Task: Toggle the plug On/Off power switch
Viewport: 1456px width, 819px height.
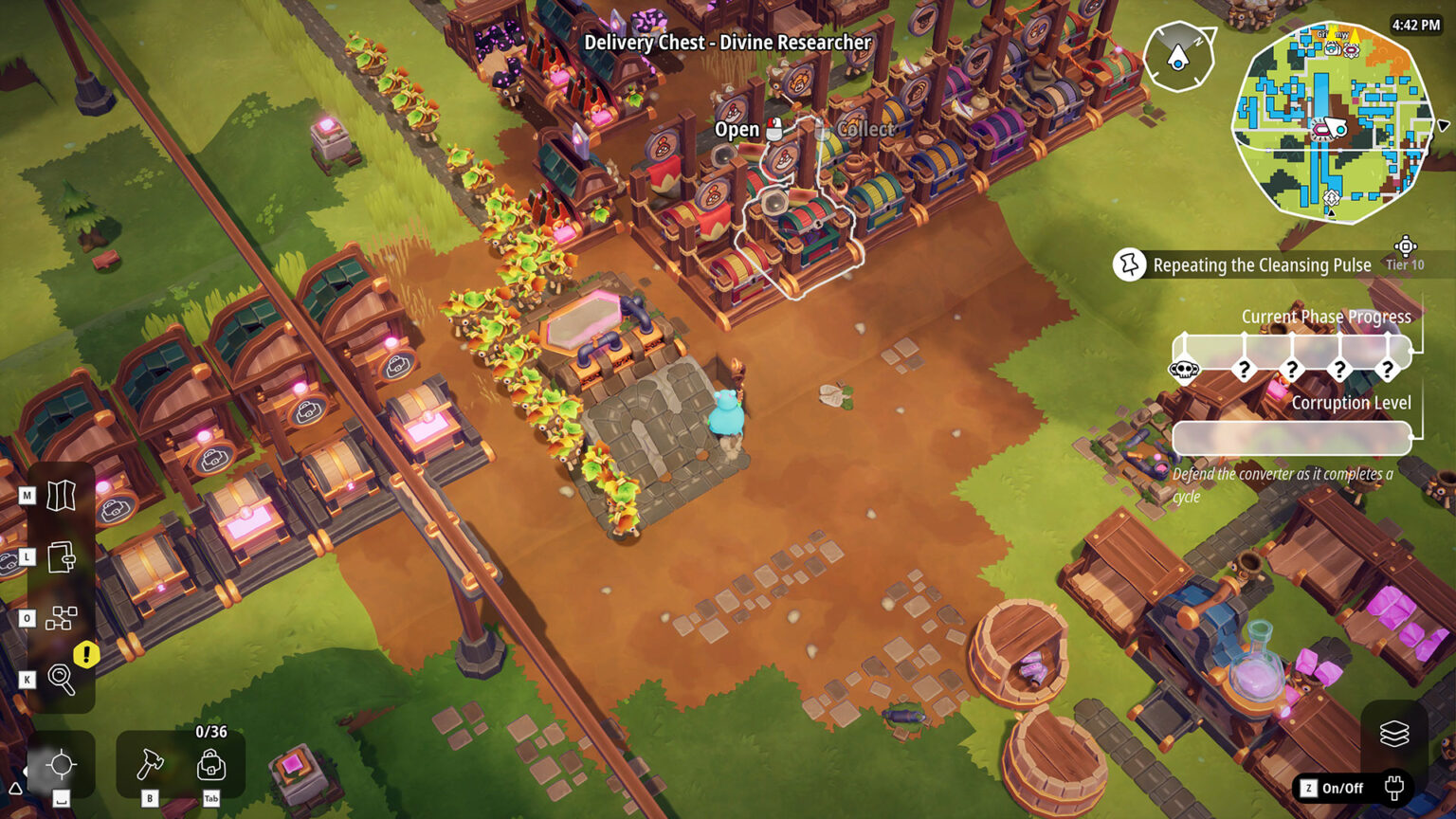Action: pos(1393,788)
